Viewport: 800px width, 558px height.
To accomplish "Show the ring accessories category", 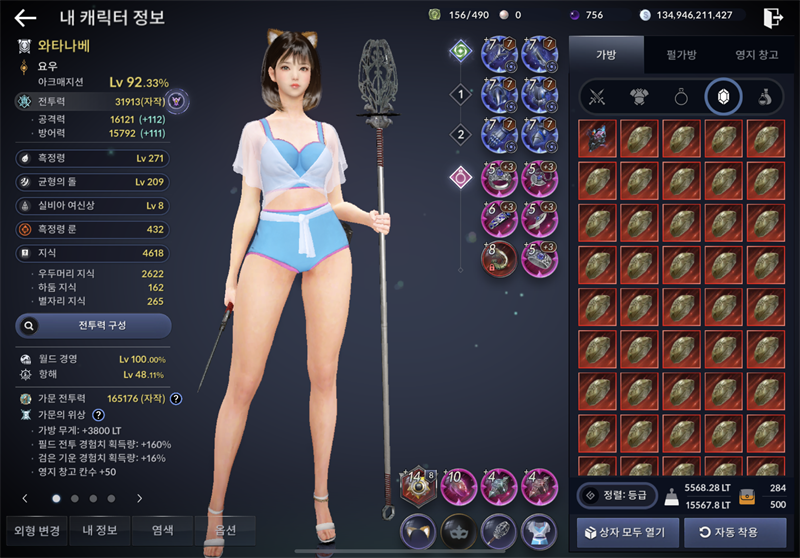I will point(681,97).
